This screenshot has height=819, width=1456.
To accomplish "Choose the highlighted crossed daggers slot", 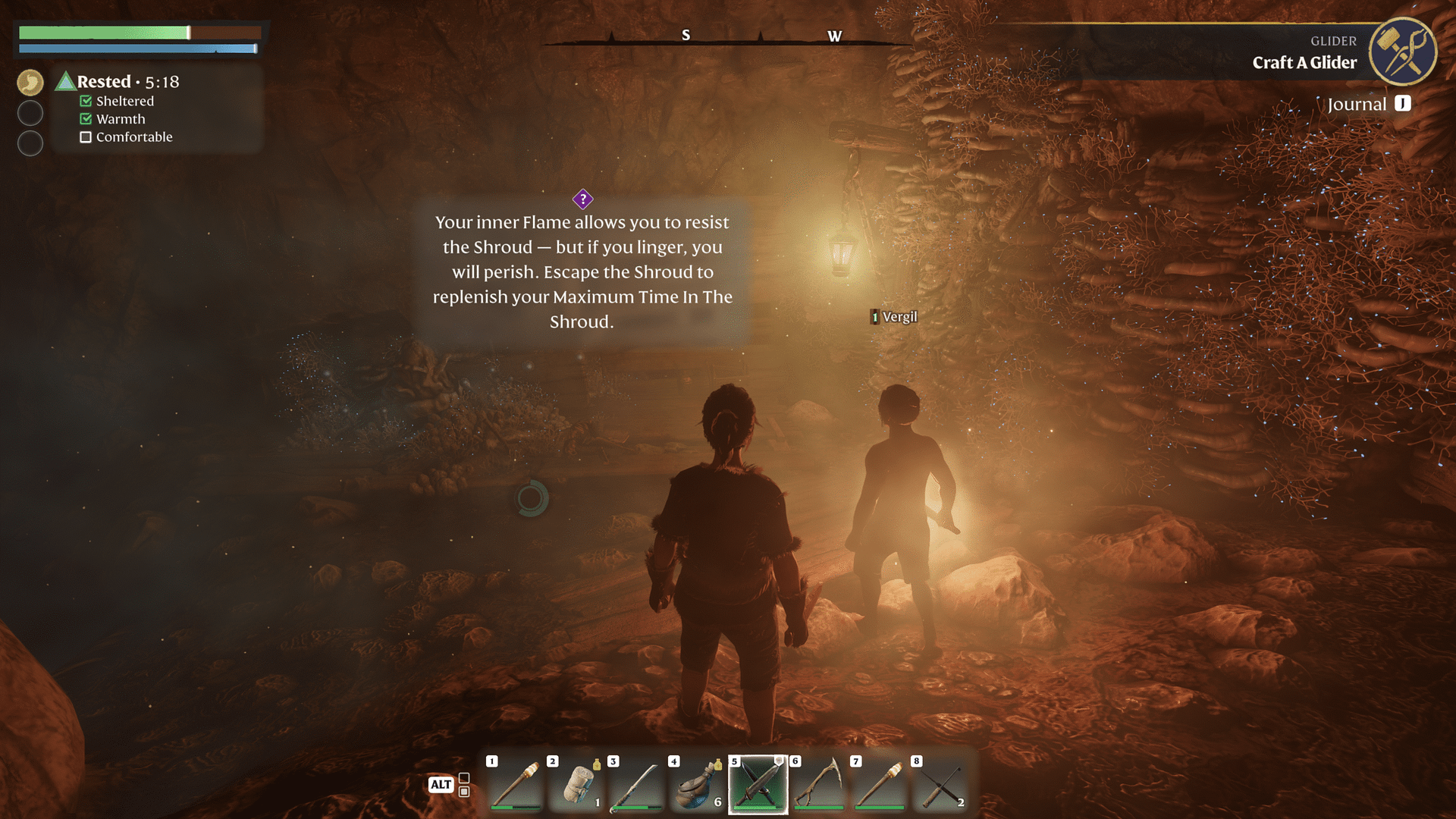I will point(758,785).
